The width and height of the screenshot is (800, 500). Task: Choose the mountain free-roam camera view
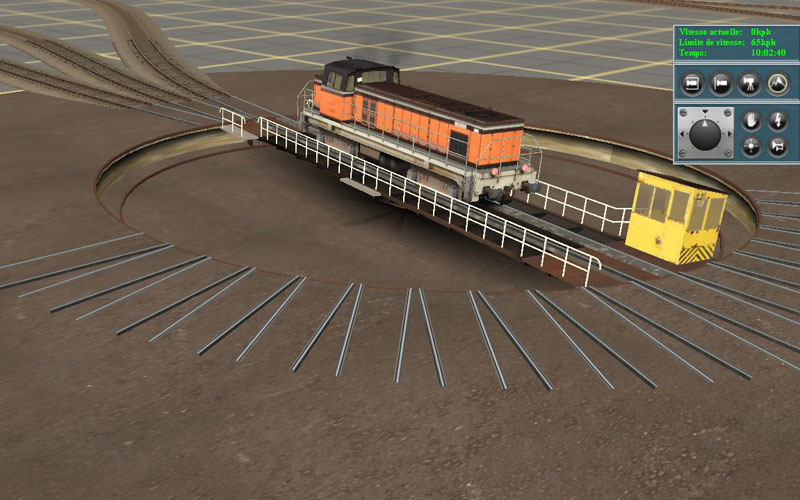point(777,83)
